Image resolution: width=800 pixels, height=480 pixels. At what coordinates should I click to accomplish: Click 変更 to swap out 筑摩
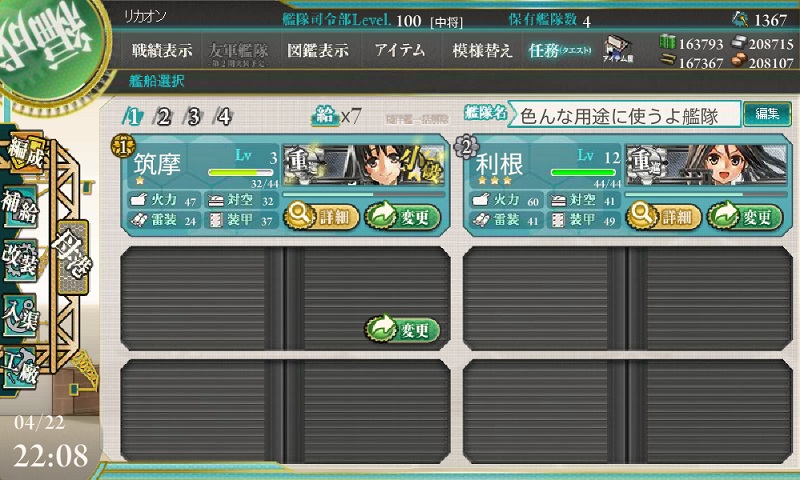(x=402, y=215)
